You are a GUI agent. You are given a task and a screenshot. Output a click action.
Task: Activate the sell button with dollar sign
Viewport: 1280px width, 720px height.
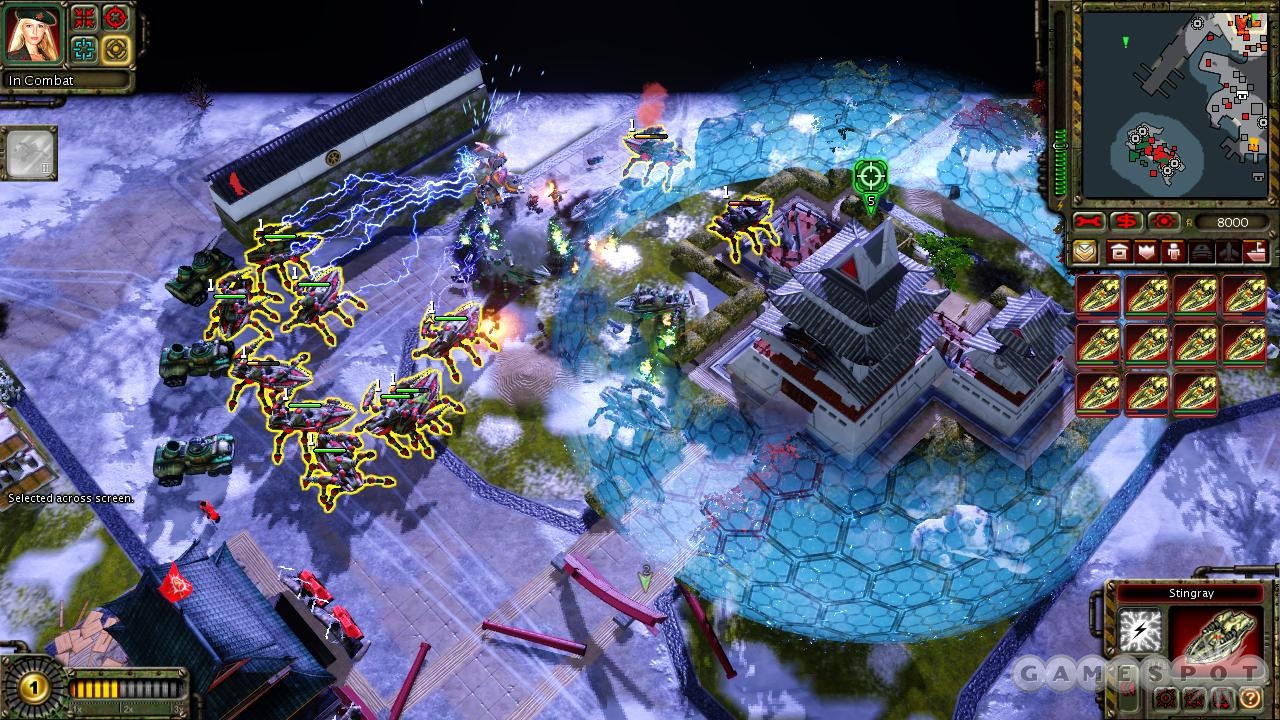1127,221
